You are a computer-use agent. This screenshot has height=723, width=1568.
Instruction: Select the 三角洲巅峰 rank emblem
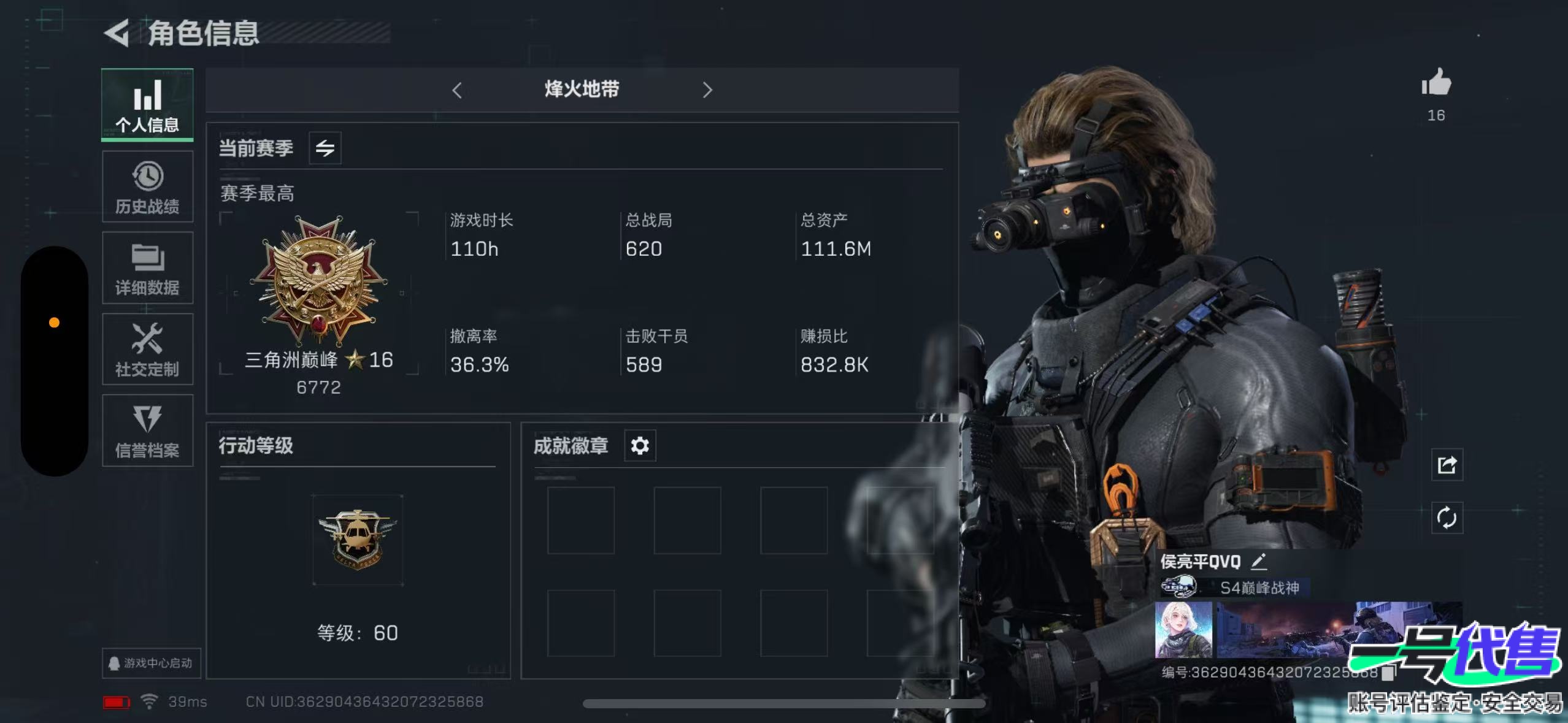[319, 279]
